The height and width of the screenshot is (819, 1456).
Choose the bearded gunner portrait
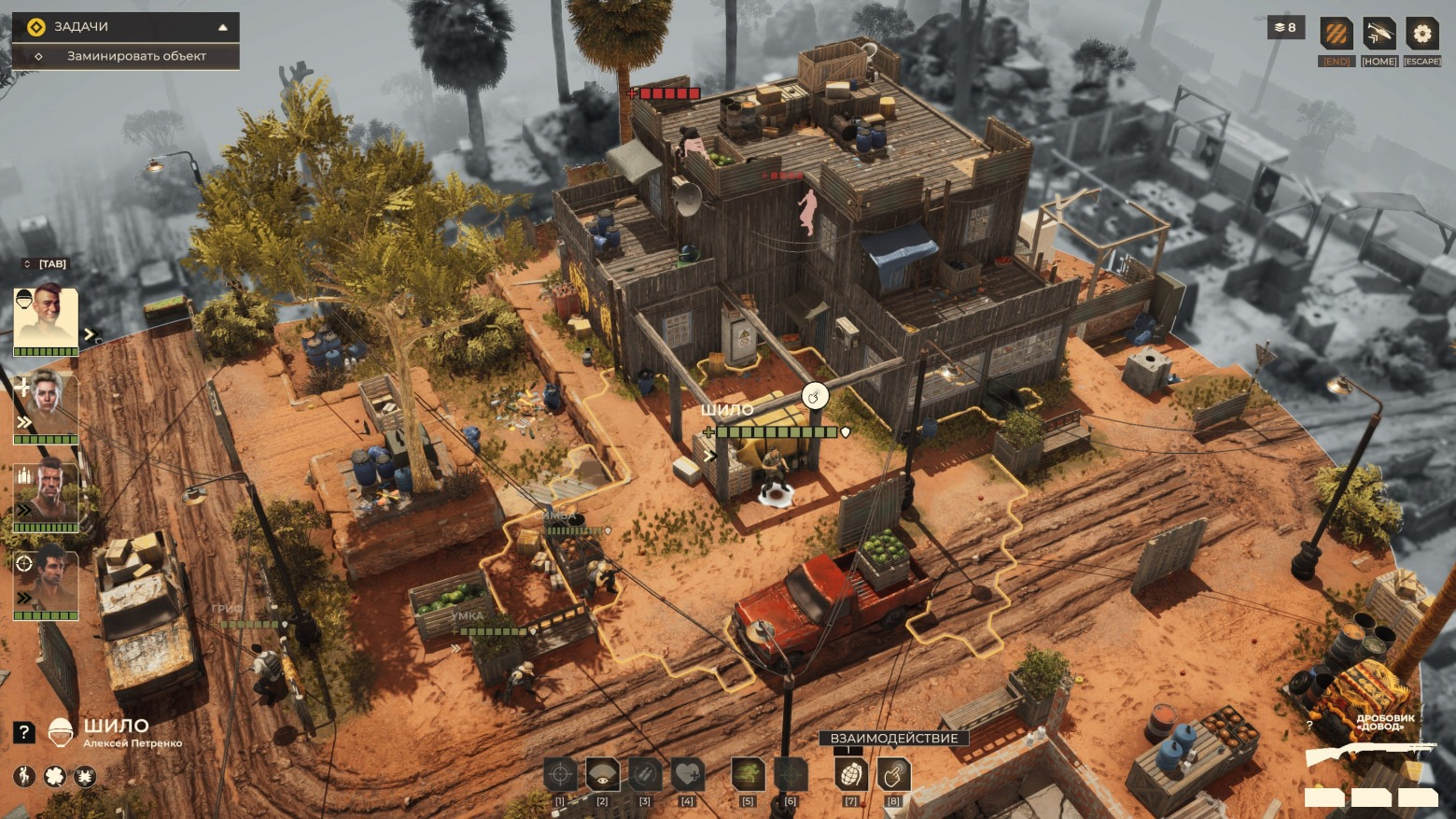point(46,494)
